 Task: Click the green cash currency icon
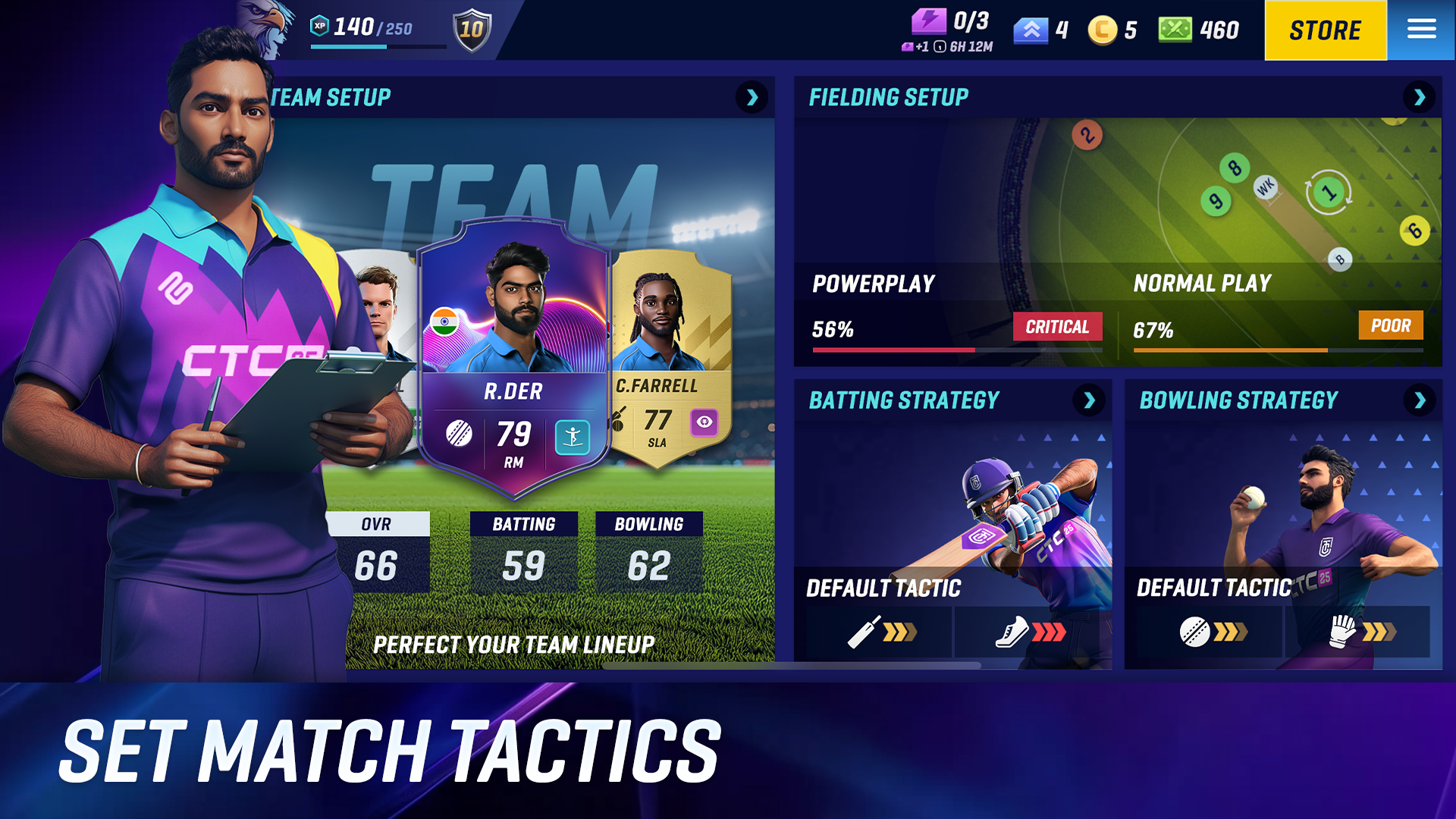pos(1175,30)
